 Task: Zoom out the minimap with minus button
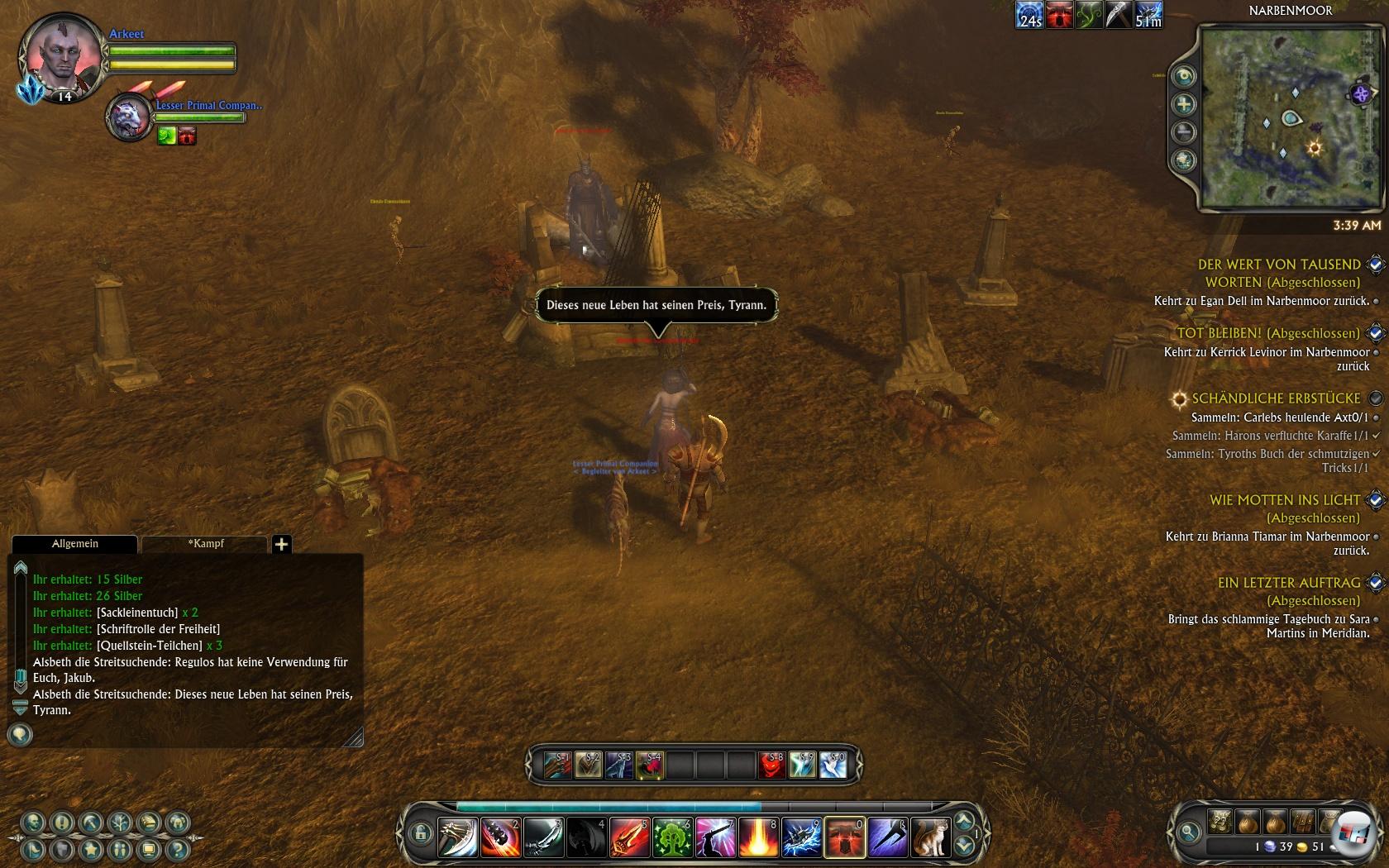click(x=1184, y=132)
